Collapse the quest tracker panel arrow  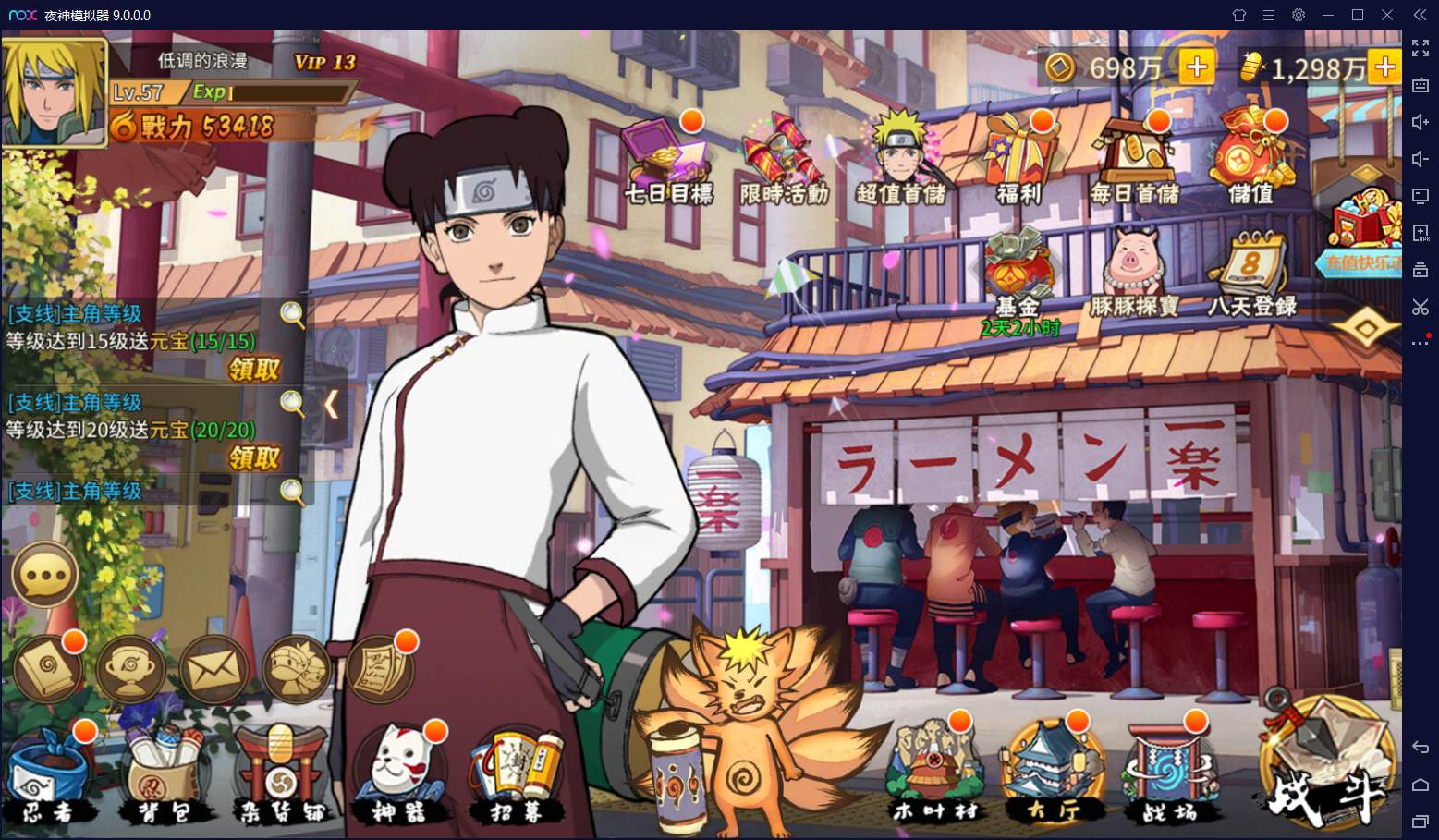(x=332, y=404)
